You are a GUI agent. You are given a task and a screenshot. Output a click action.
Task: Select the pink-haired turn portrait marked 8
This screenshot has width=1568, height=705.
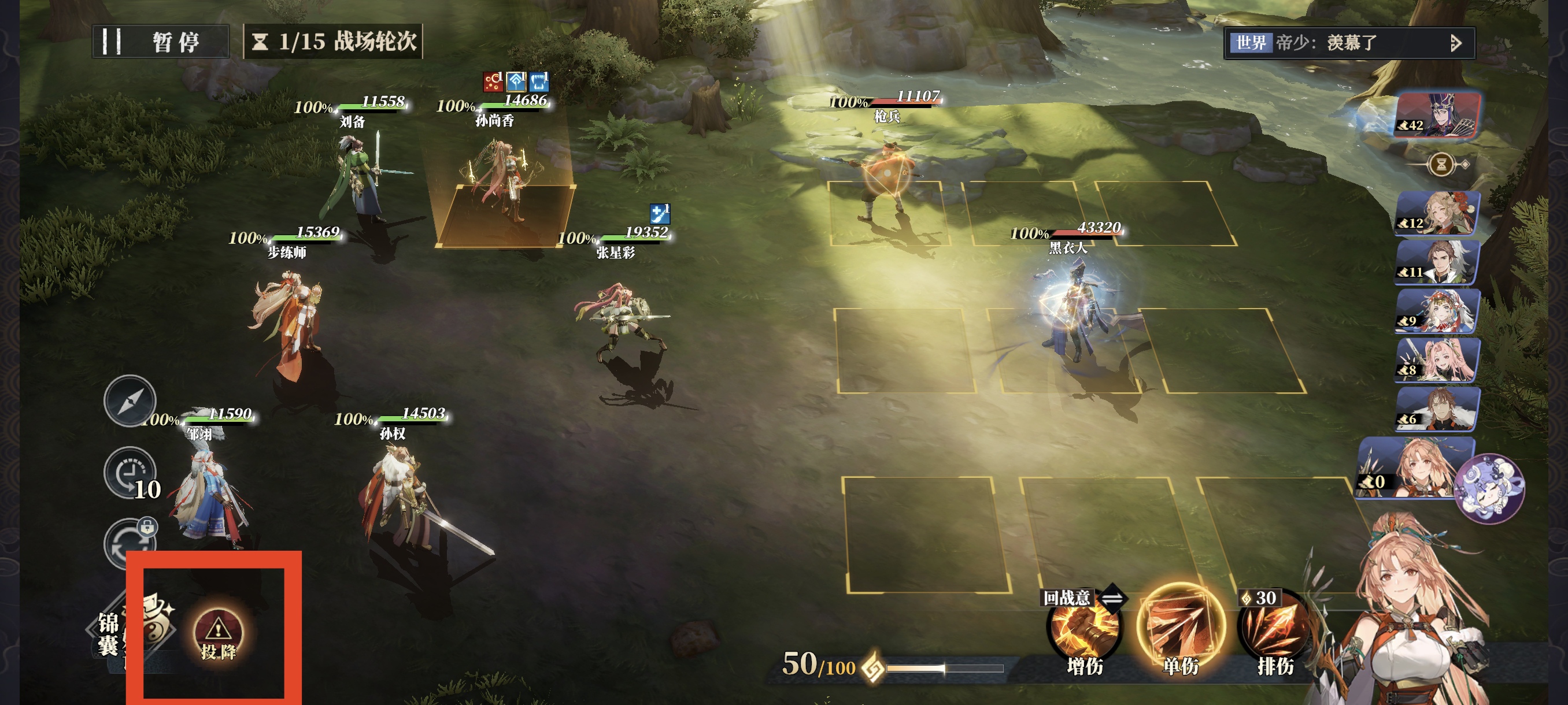coord(1437,360)
